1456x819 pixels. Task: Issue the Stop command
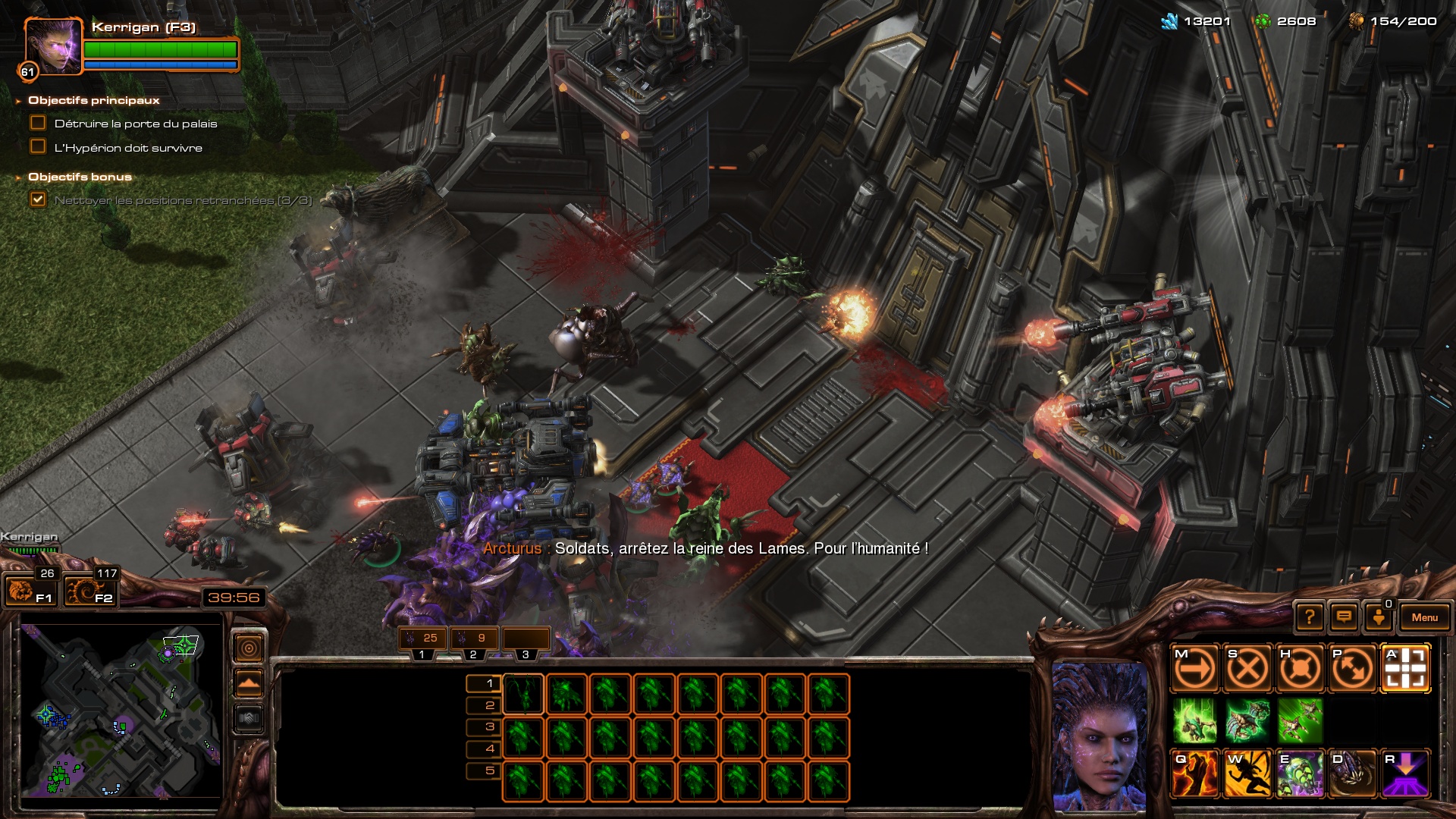point(1247,669)
